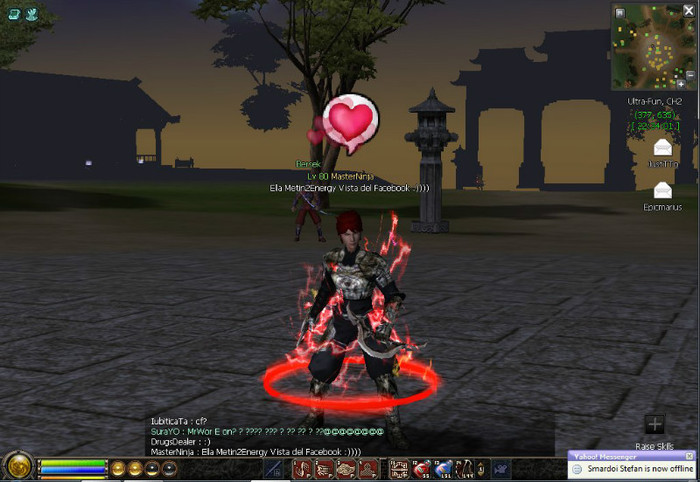The width and height of the screenshot is (700, 482).
Task: Open the whisper envelope above Epicmarius
Action: click(662, 189)
